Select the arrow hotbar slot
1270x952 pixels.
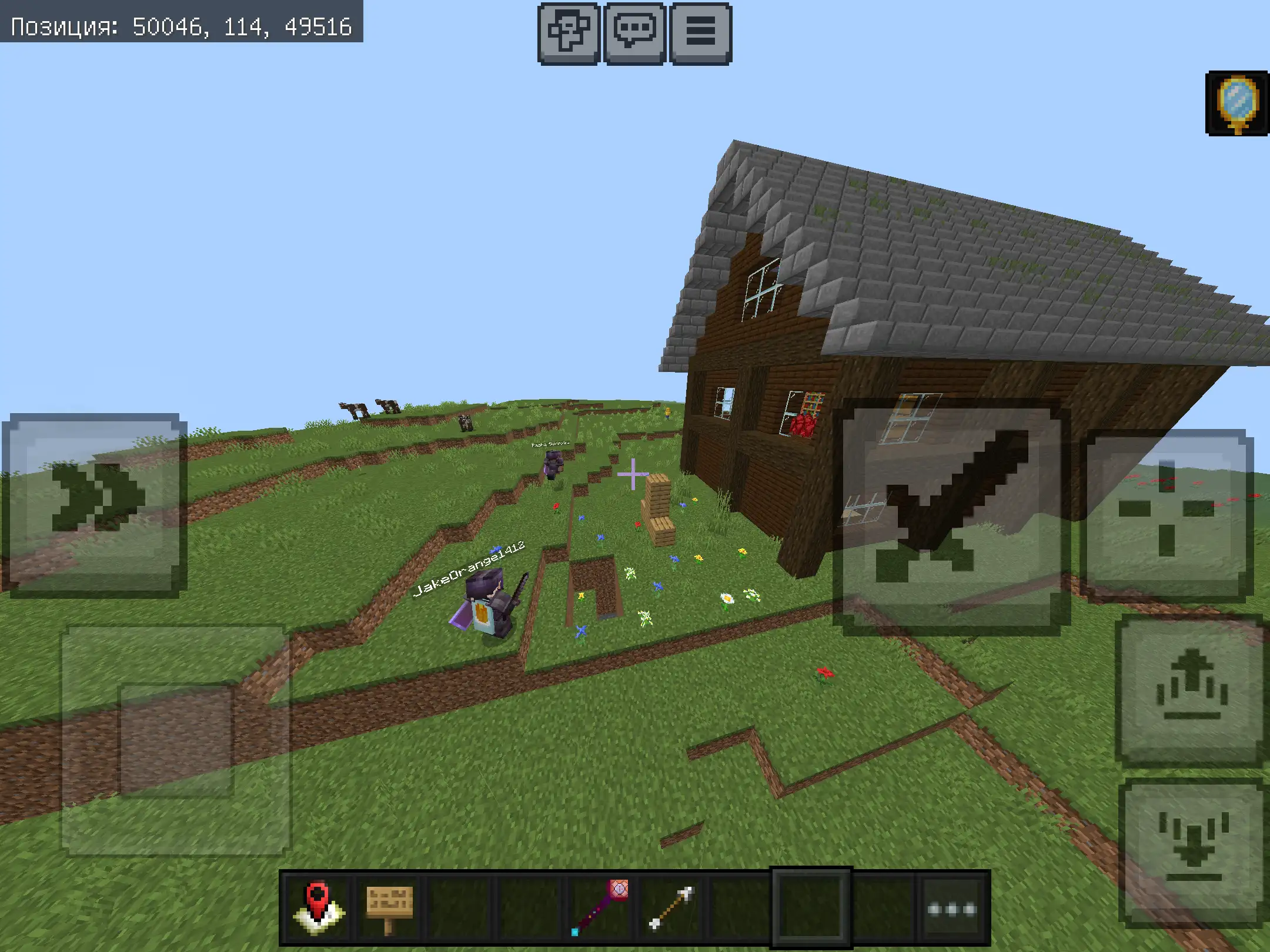(671, 909)
